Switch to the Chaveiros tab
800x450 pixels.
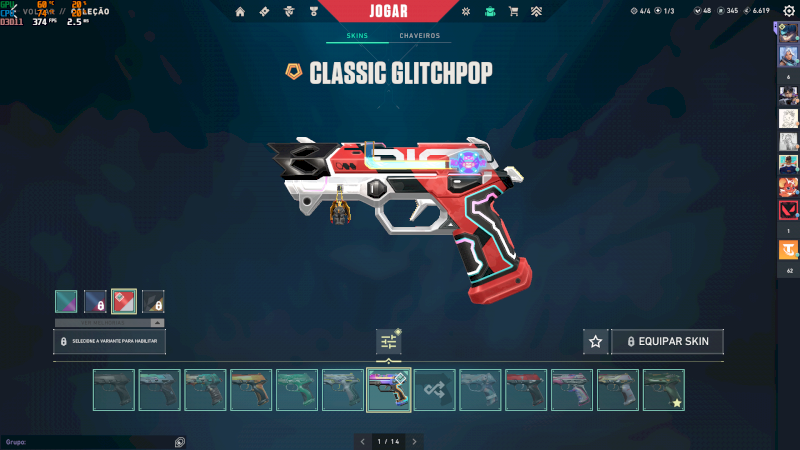419,36
